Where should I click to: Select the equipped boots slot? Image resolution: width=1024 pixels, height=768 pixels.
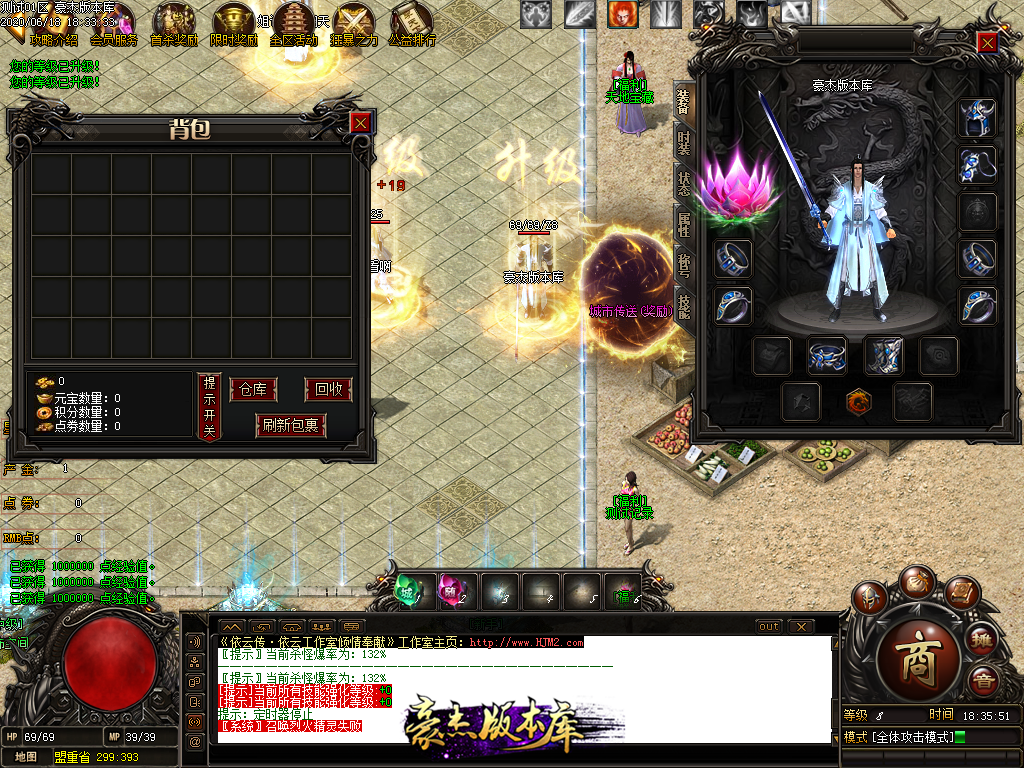click(882, 356)
